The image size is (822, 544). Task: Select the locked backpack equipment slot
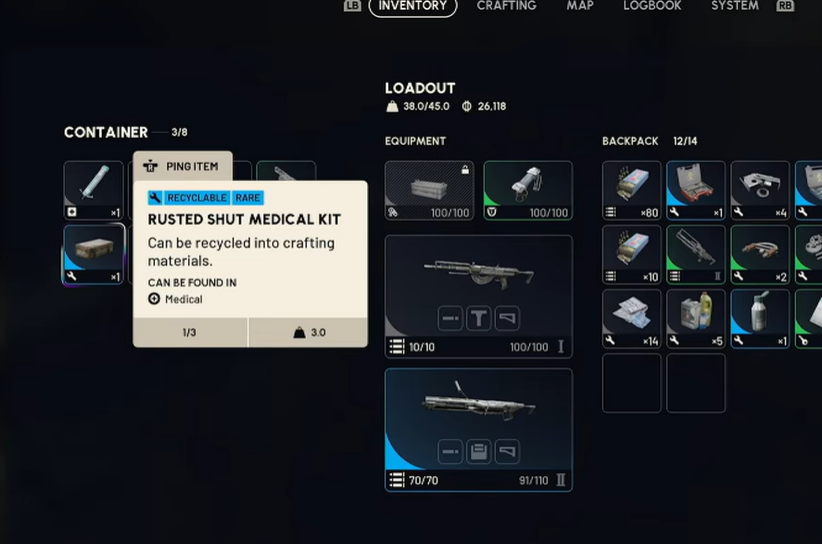(429, 190)
